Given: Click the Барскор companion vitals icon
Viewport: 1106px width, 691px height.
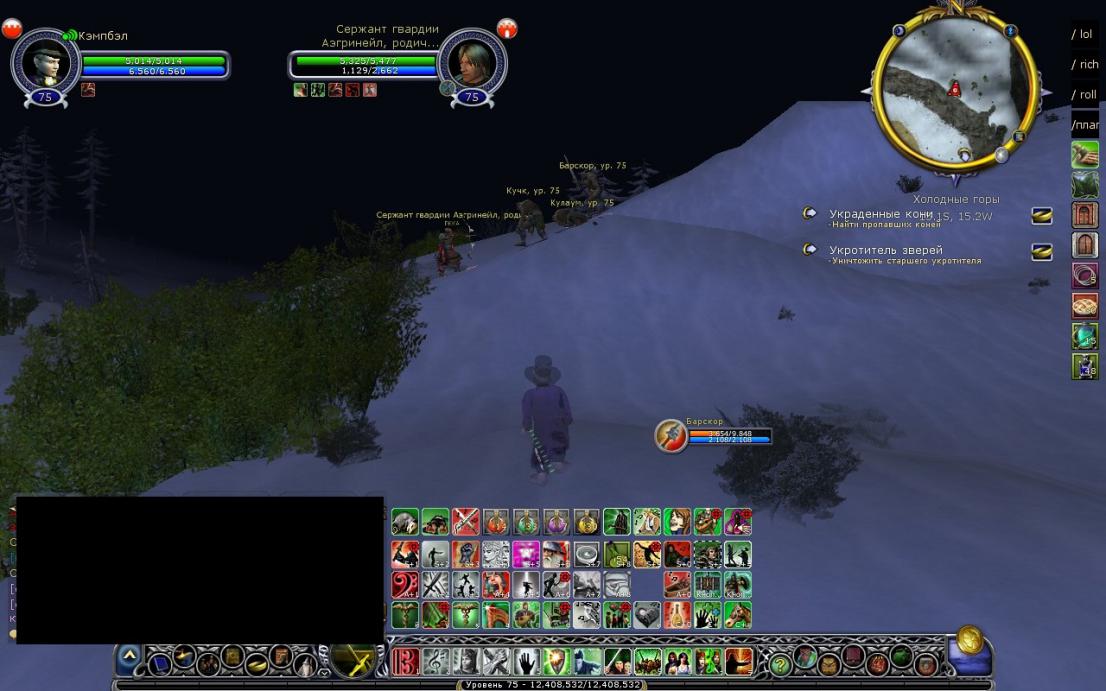Looking at the screenshot, I should pyautogui.click(x=671, y=435).
